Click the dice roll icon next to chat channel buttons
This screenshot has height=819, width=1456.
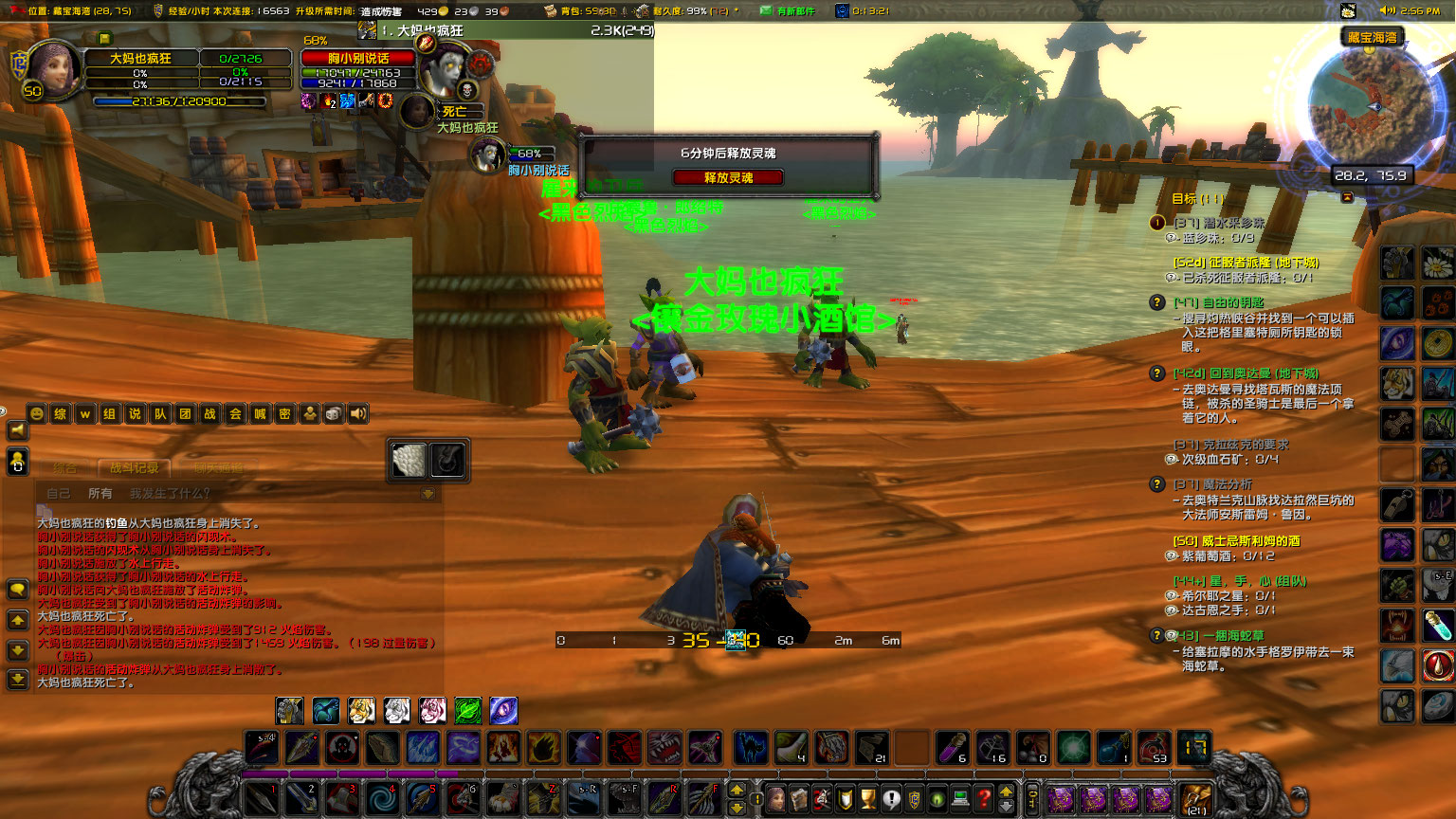pyautogui.click(x=333, y=413)
